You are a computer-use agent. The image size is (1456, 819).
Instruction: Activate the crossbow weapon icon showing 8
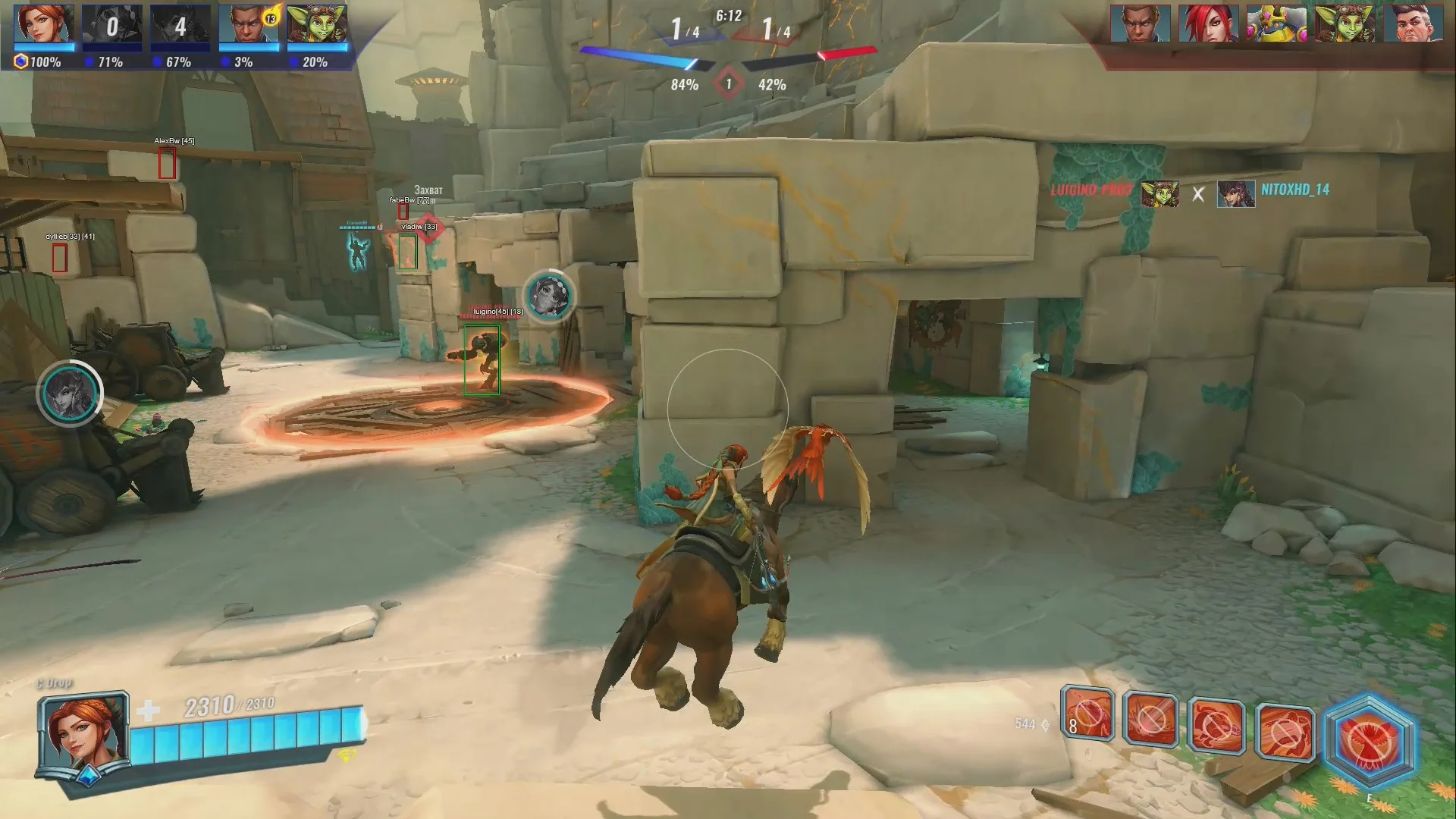pyautogui.click(x=1087, y=714)
